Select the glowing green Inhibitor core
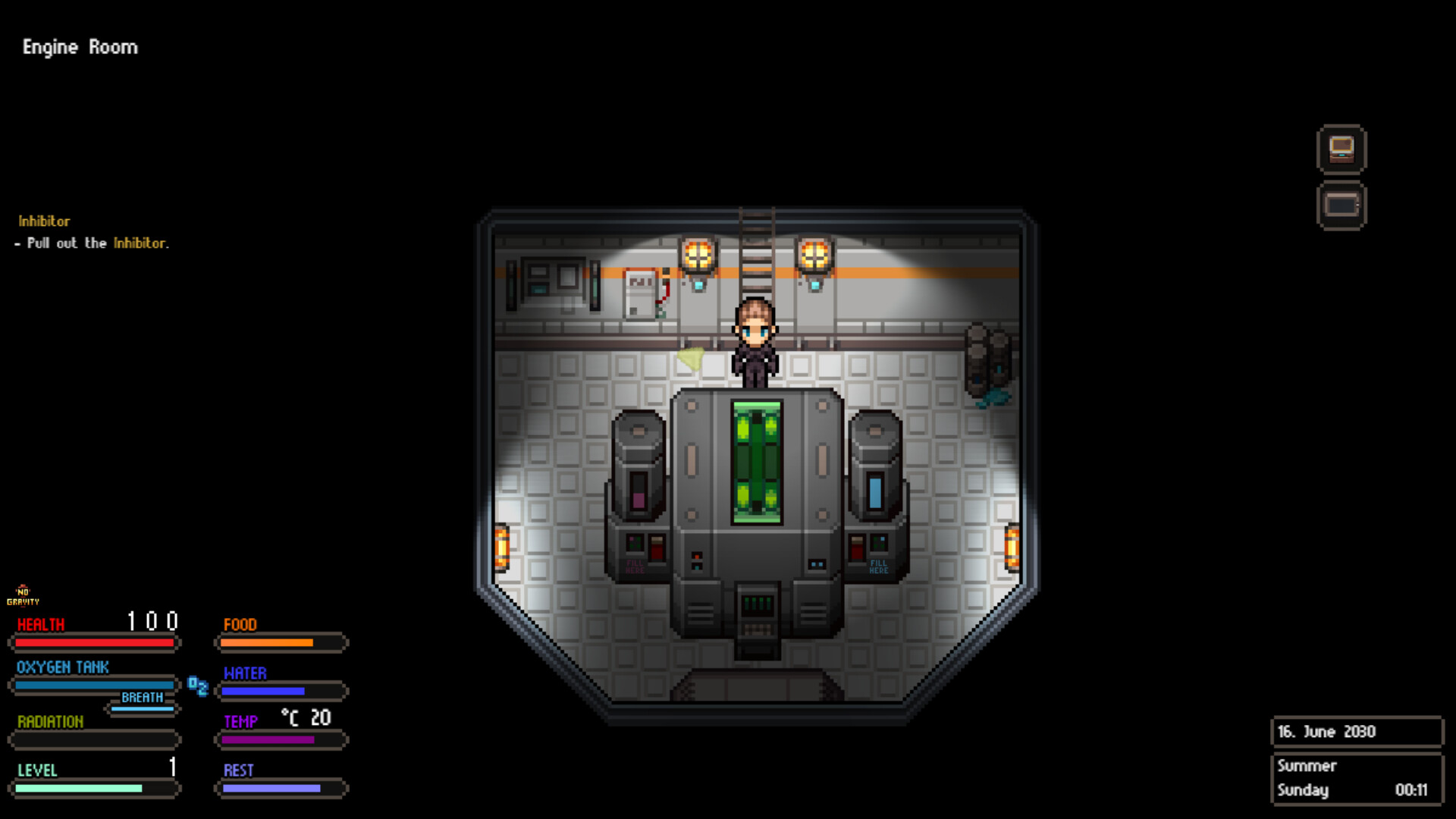1456x819 pixels. coord(755,463)
